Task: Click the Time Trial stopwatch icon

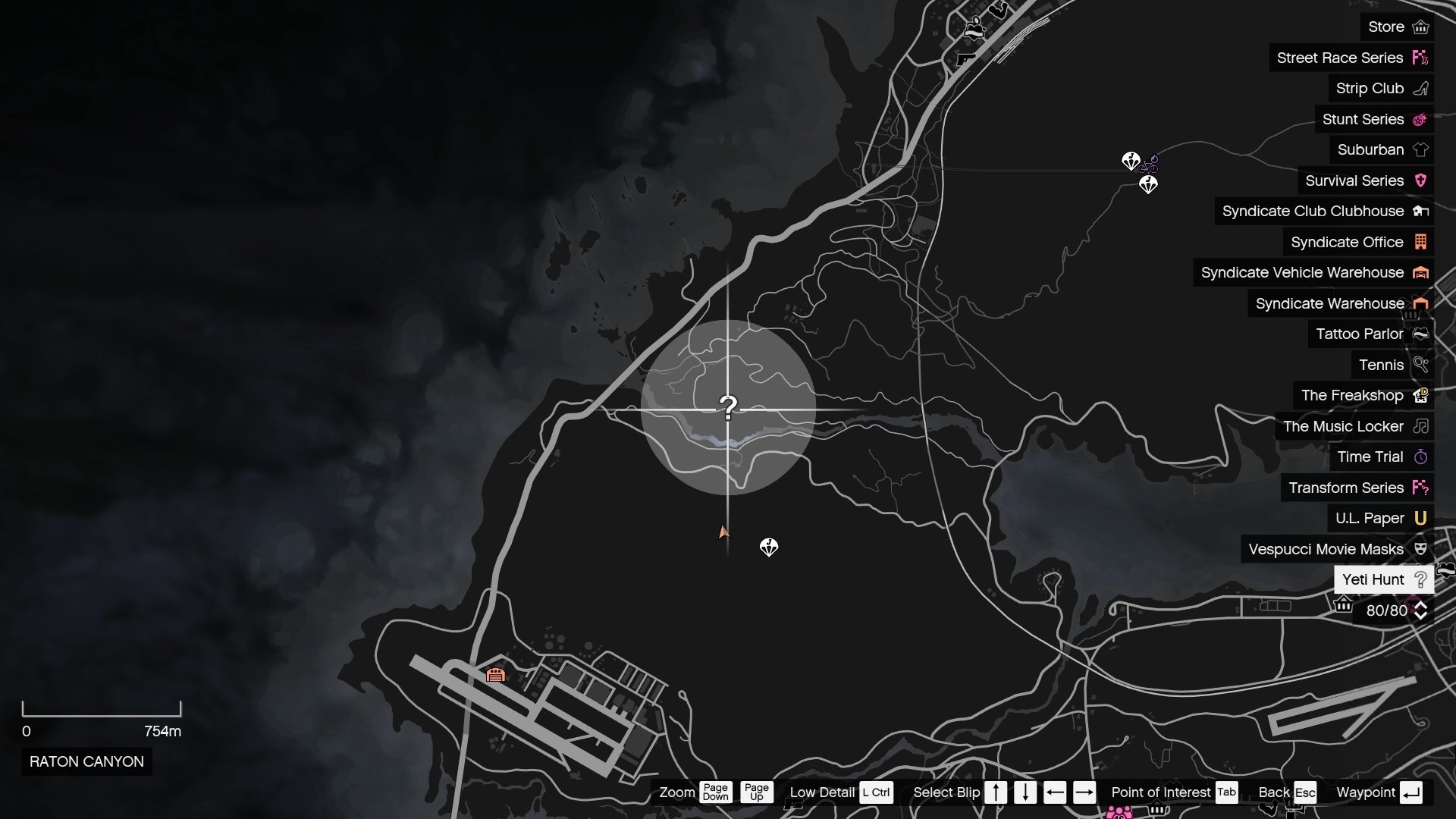Action: point(1420,457)
